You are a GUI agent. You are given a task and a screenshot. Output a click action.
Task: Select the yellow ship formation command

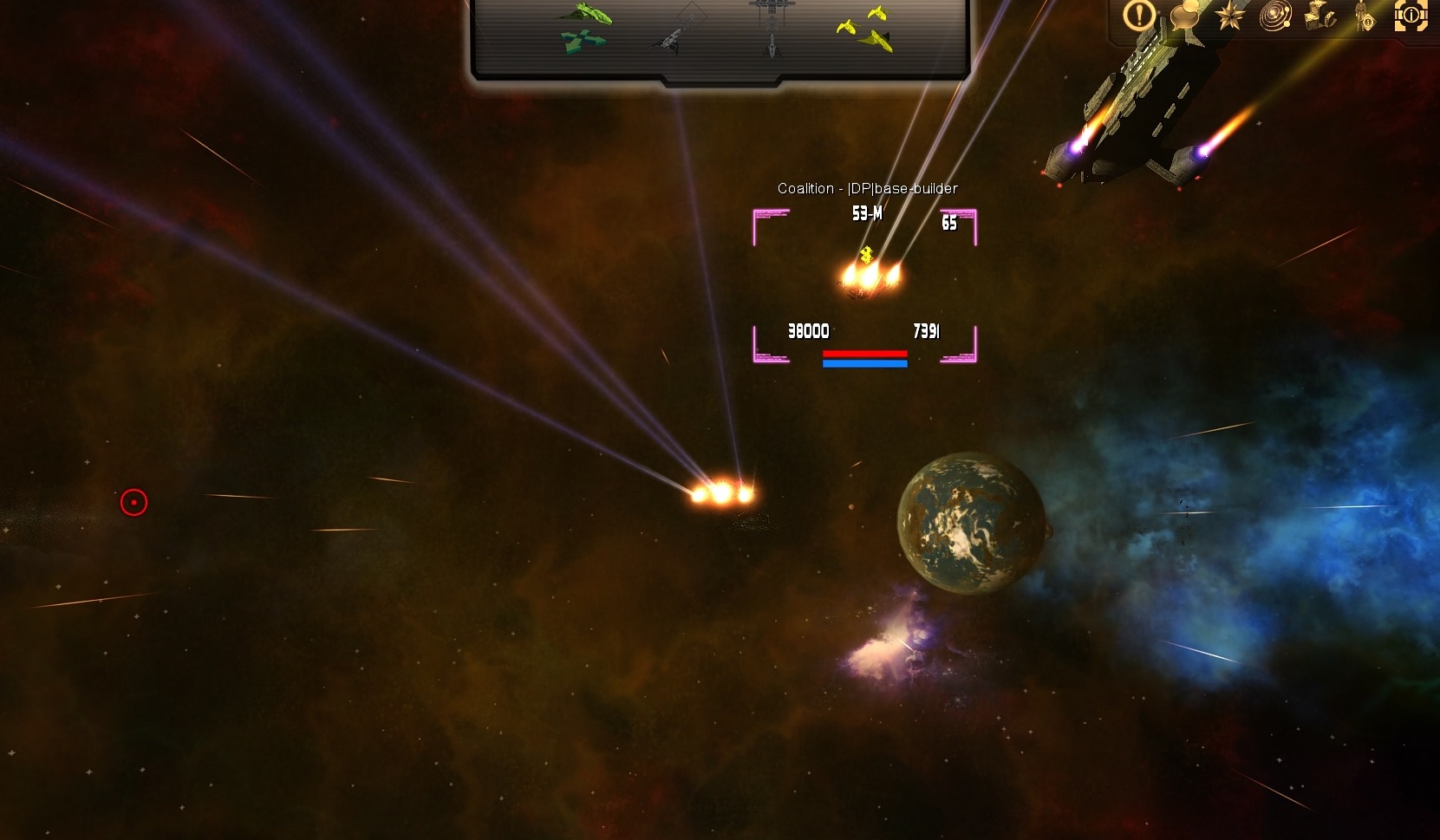click(x=866, y=29)
